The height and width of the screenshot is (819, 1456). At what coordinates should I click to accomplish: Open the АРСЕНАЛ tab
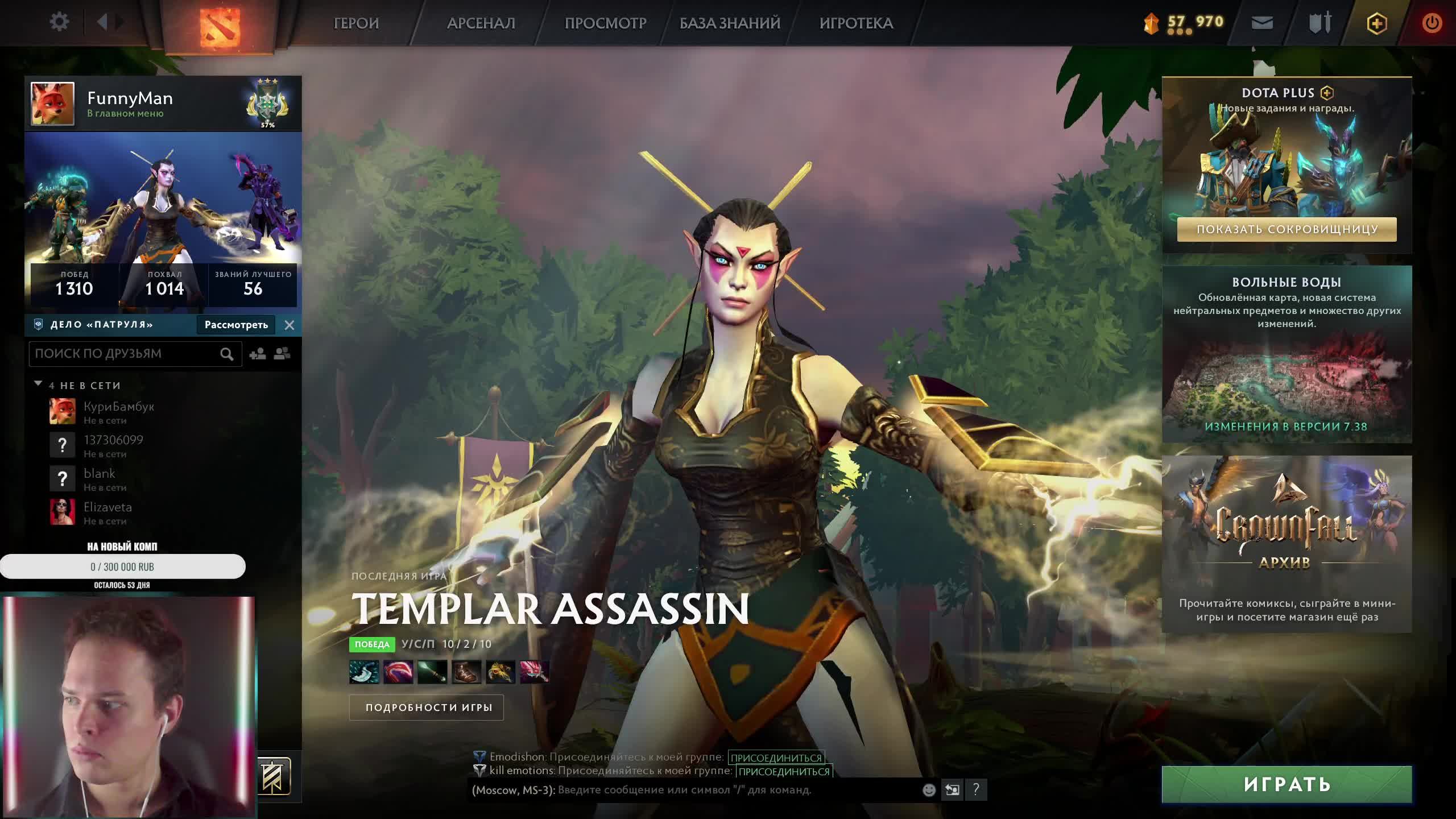(481, 23)
